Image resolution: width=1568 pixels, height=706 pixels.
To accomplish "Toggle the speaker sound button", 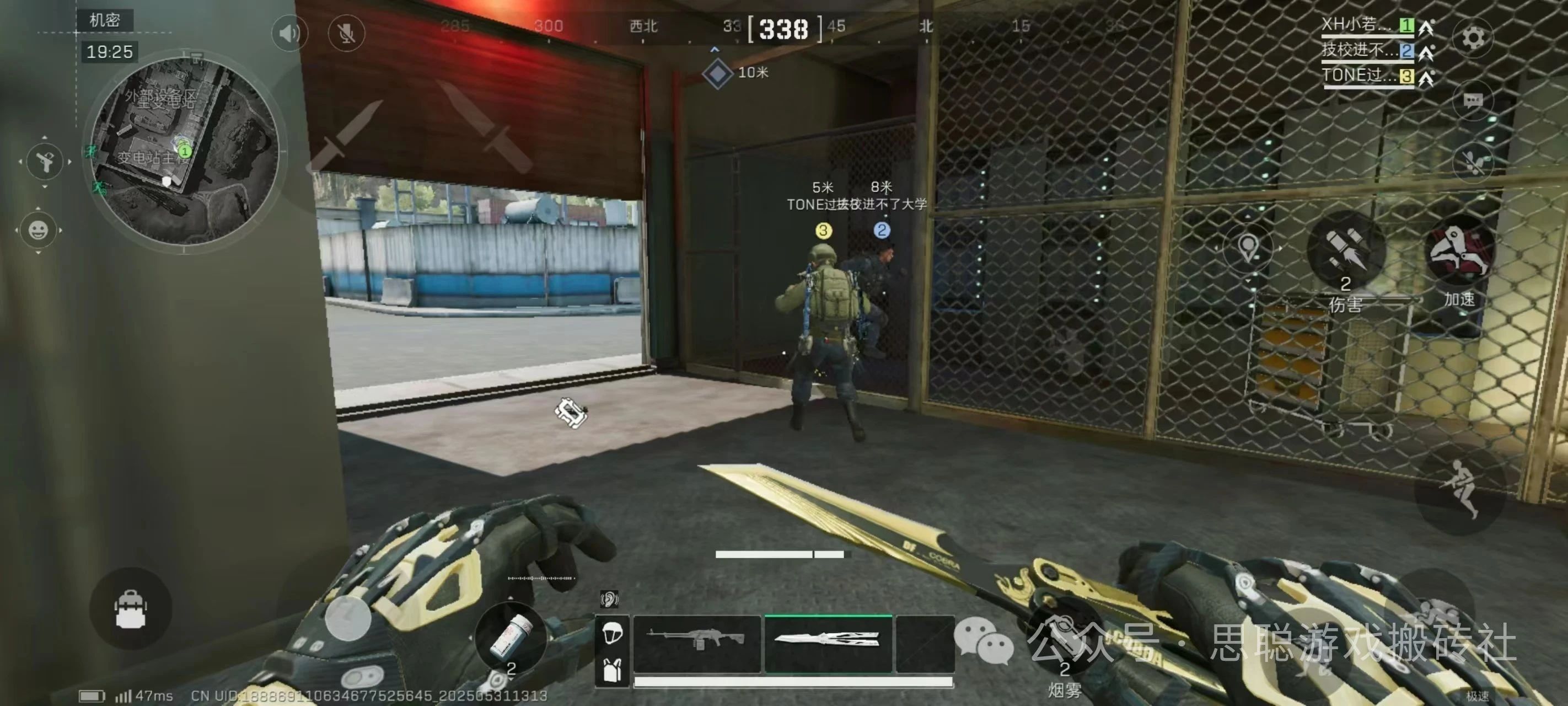I will click(x=289, y=33).
